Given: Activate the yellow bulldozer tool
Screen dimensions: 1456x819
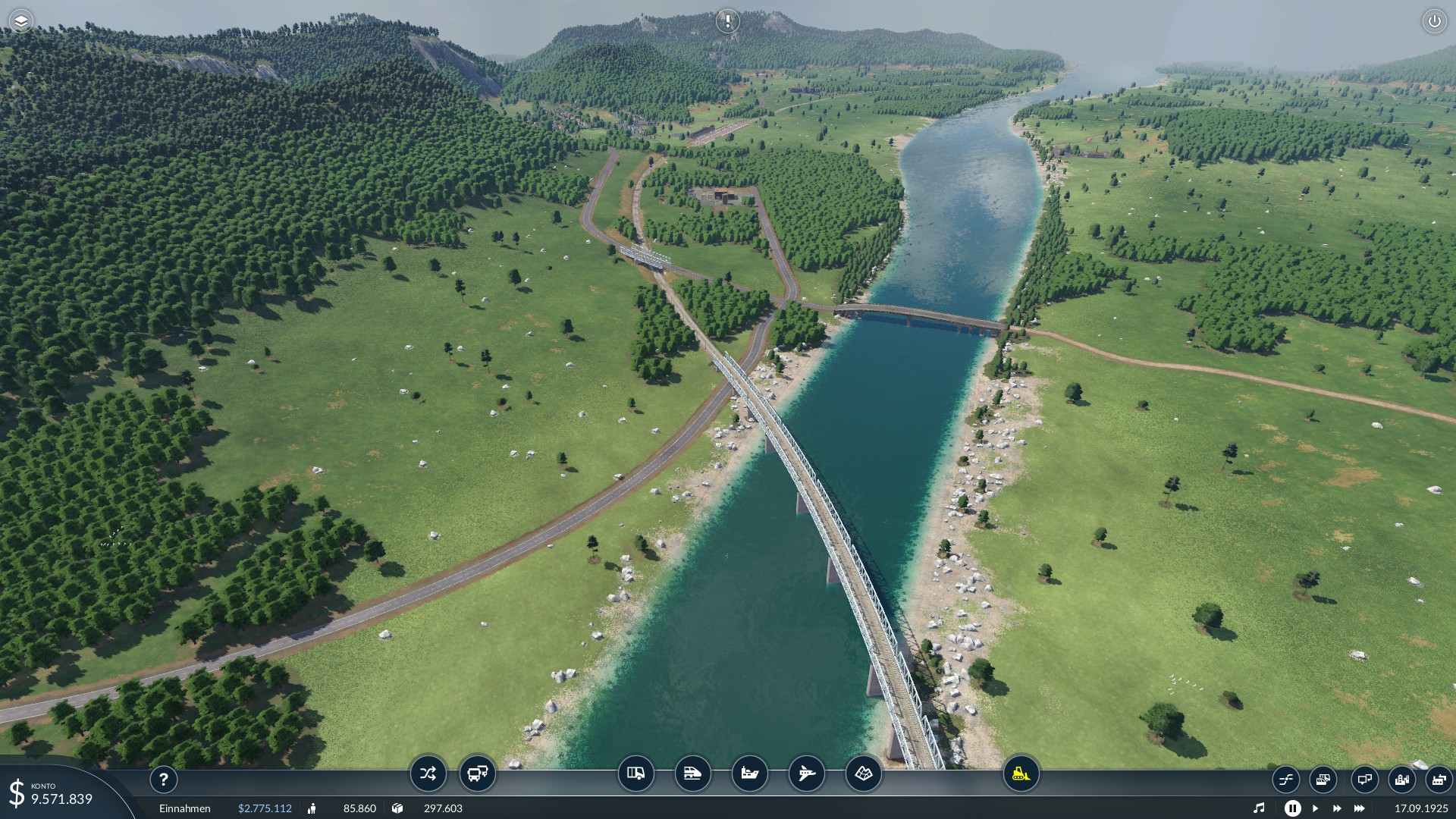Looking at the screenshot, I should tap(1021, 773).
